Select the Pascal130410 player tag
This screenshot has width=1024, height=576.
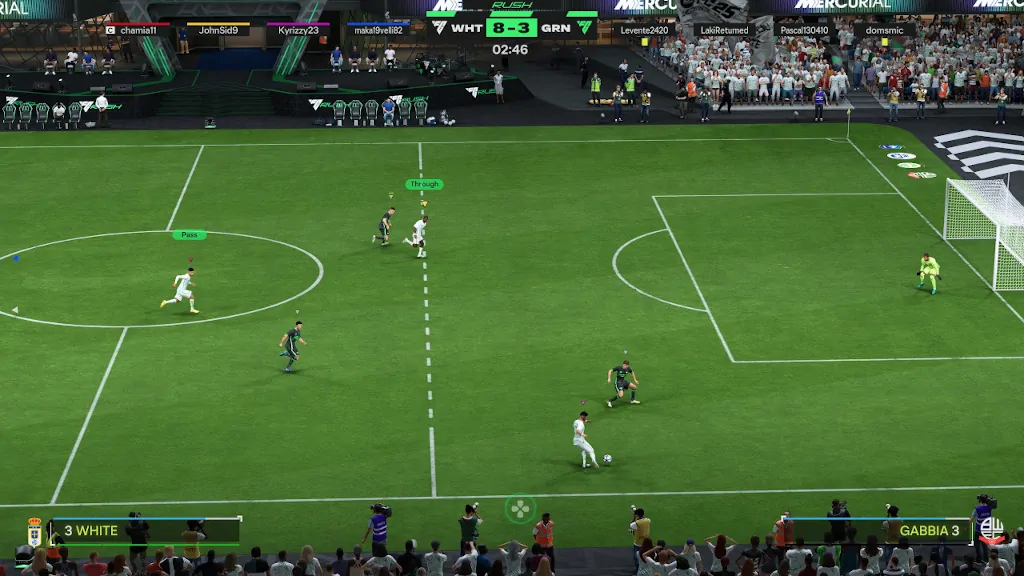(x=804, y=30)
